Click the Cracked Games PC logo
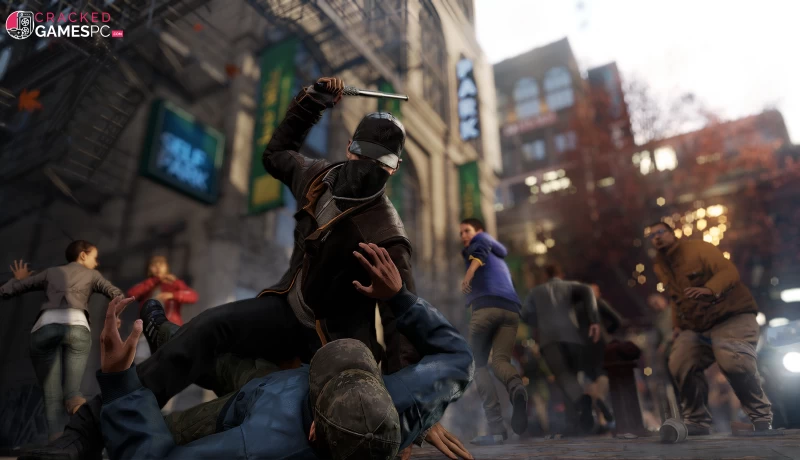The height and width of the screenshot is (460, 800). point(62,24)
